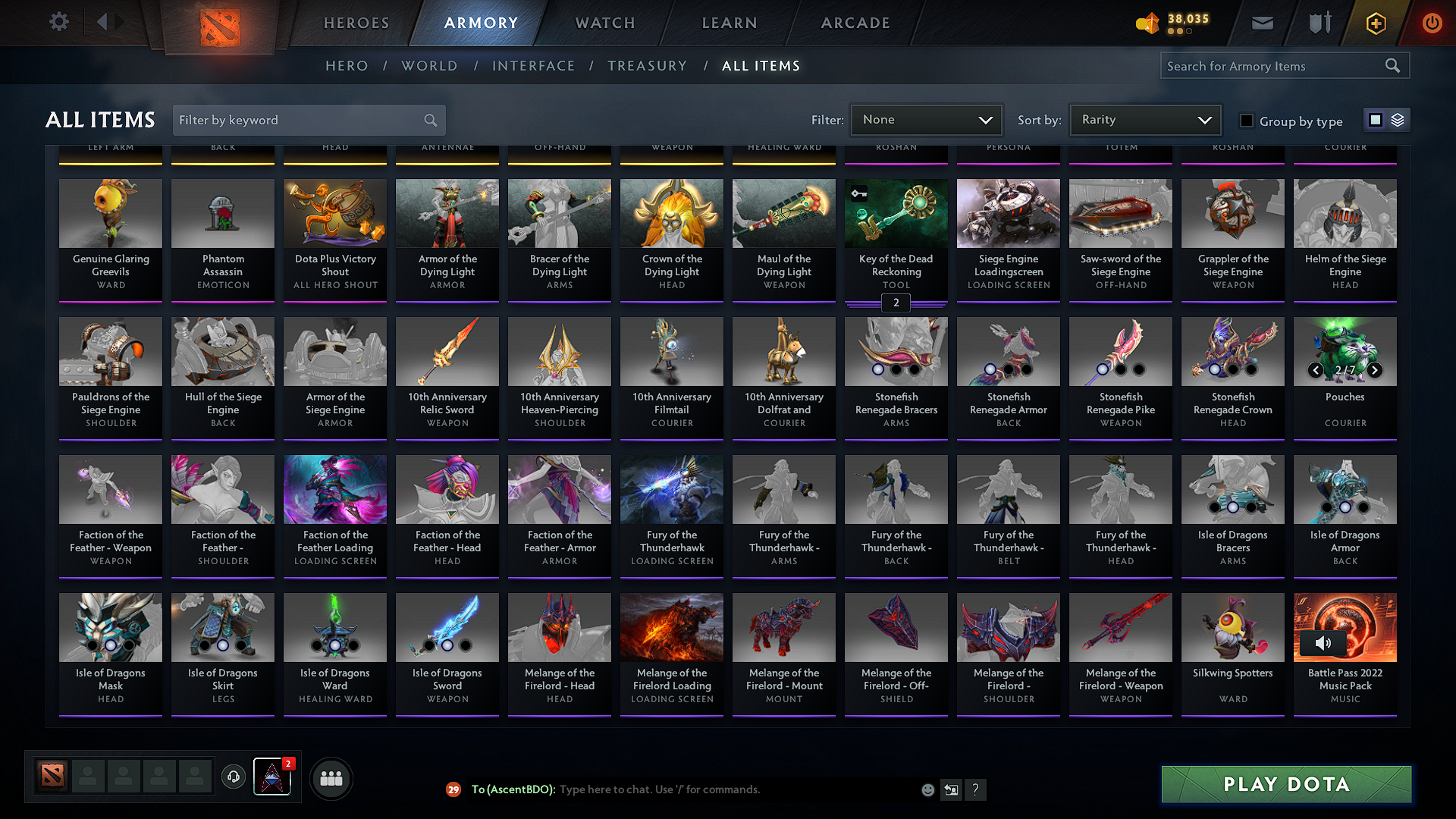This screenshot has height=819, width=1456.
Task: Switch to stacked view mode toggle
Action: pyautogui.click(x=1398, y=120)
